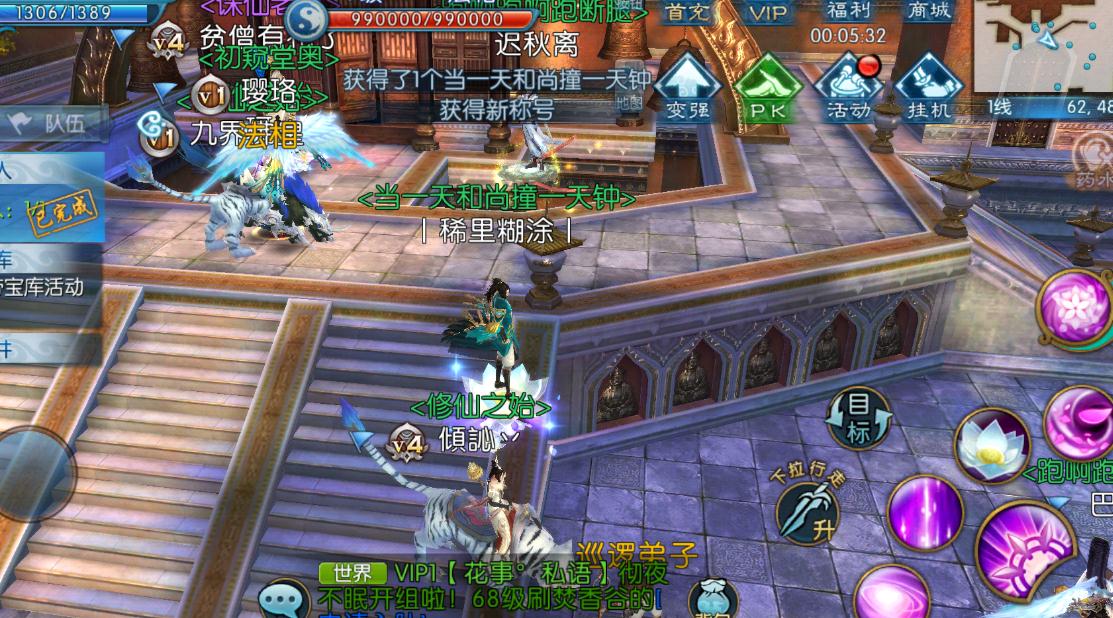Toggle the green PK mode icon
1113x618 pixels.
coord(768,86)
